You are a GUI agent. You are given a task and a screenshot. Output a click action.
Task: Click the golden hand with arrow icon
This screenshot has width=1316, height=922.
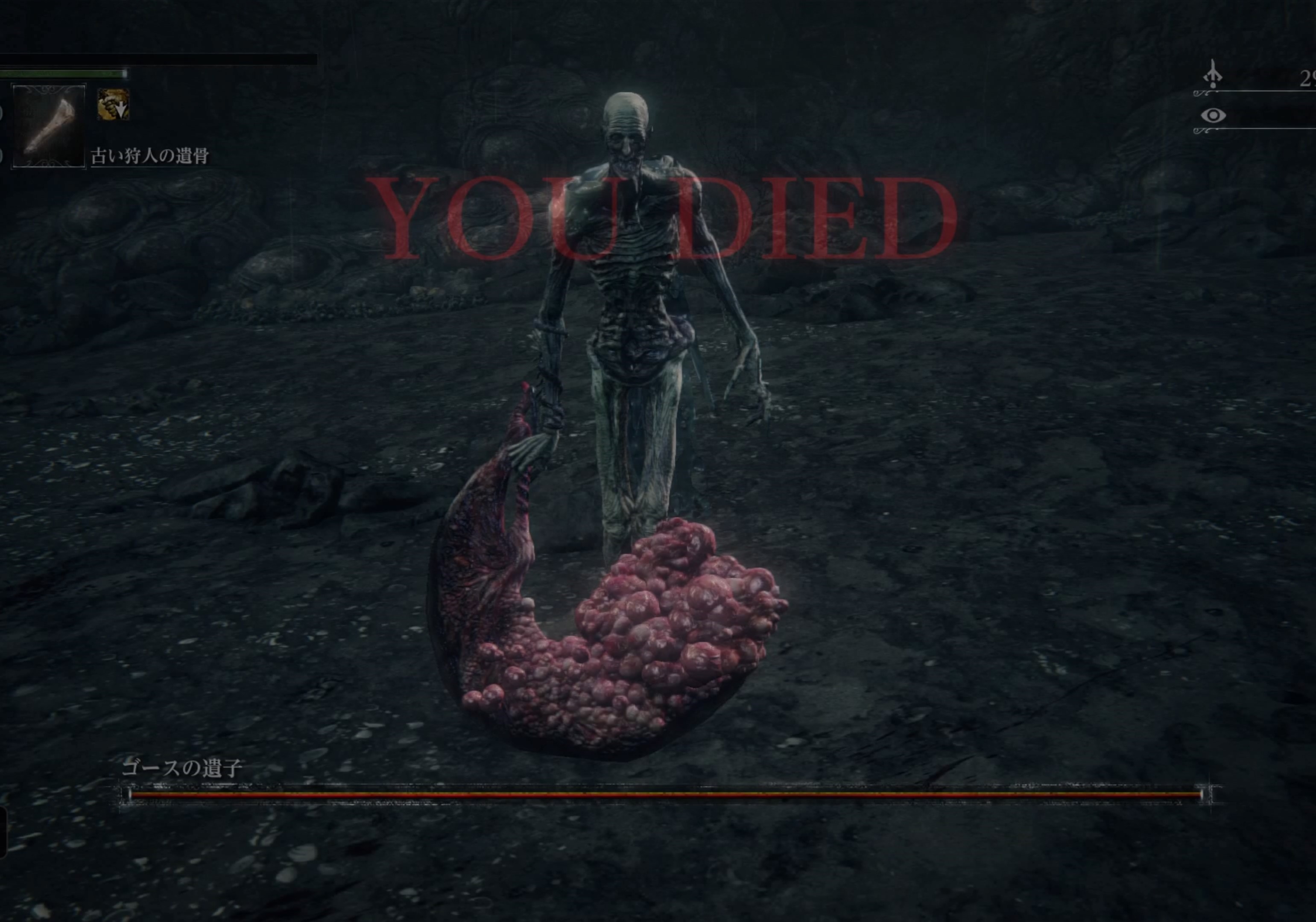pyautogui.click(x=113, y=104)
